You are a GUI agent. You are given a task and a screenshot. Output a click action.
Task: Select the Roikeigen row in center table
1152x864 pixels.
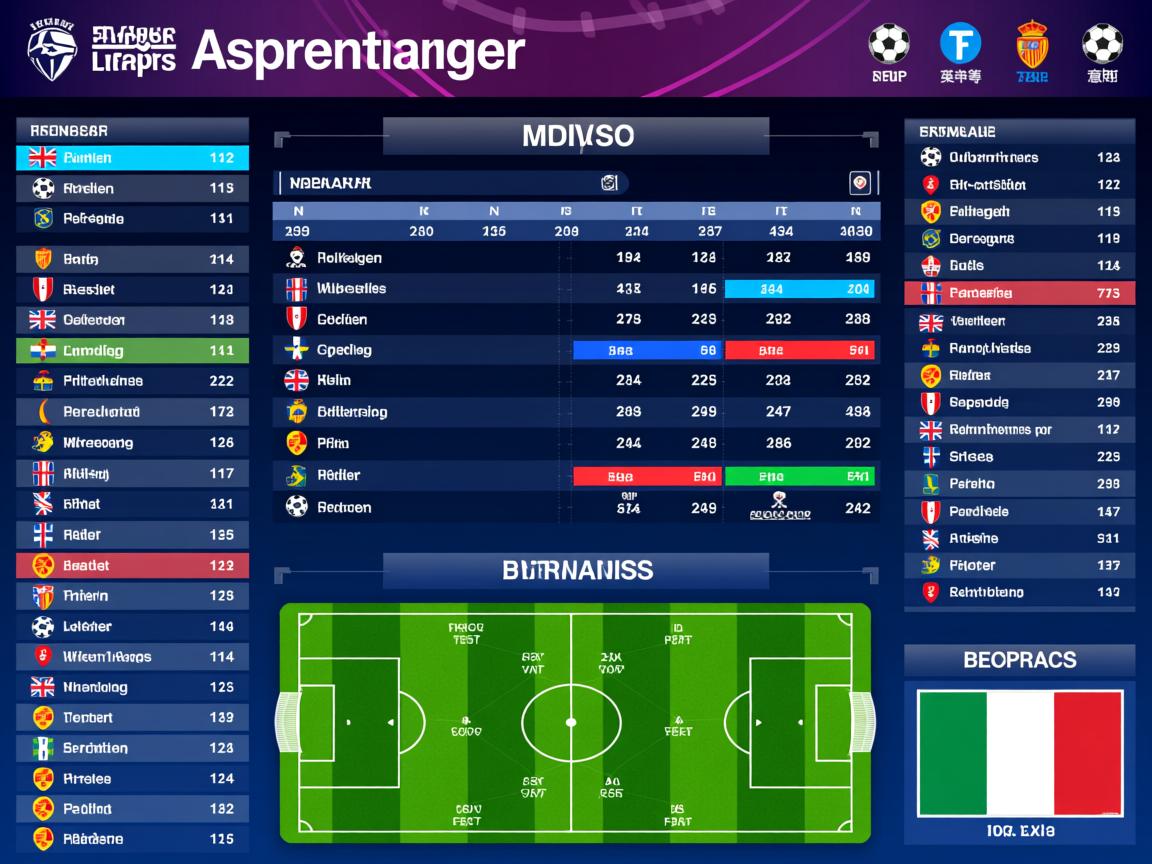pyautogui.click(x=576, y=258)
